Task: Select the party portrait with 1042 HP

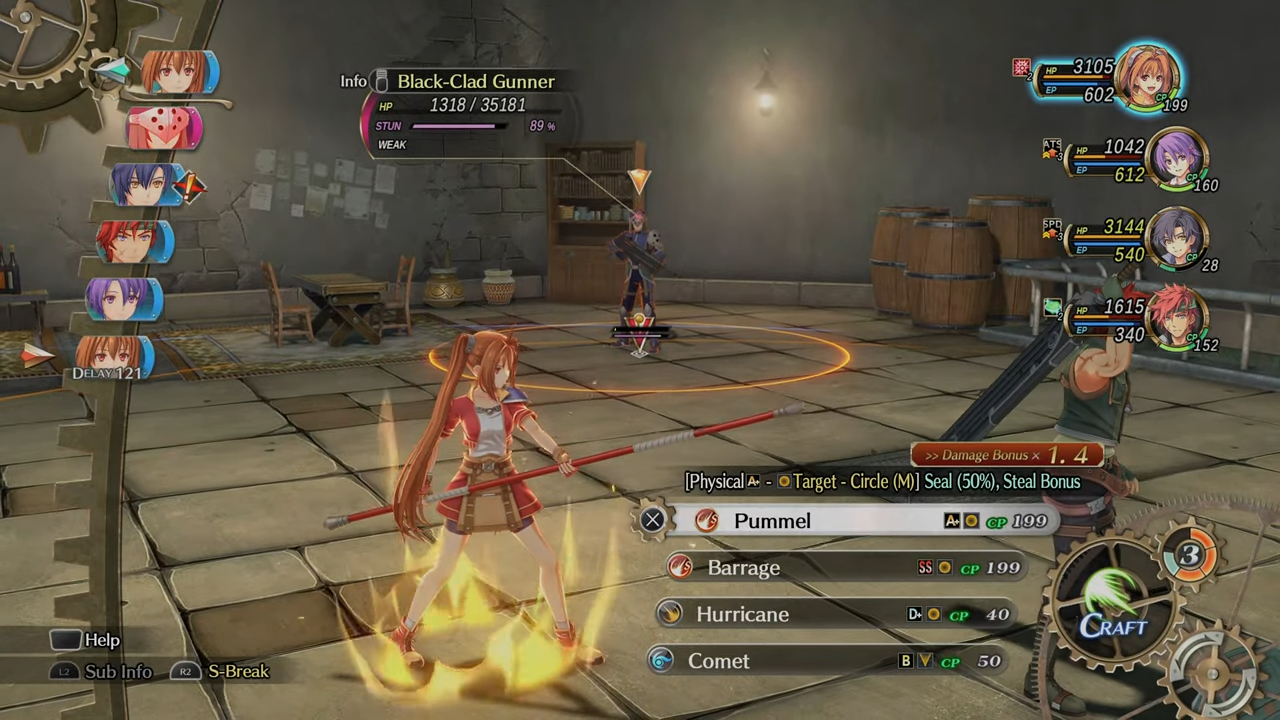Action: click(1179, 159)
